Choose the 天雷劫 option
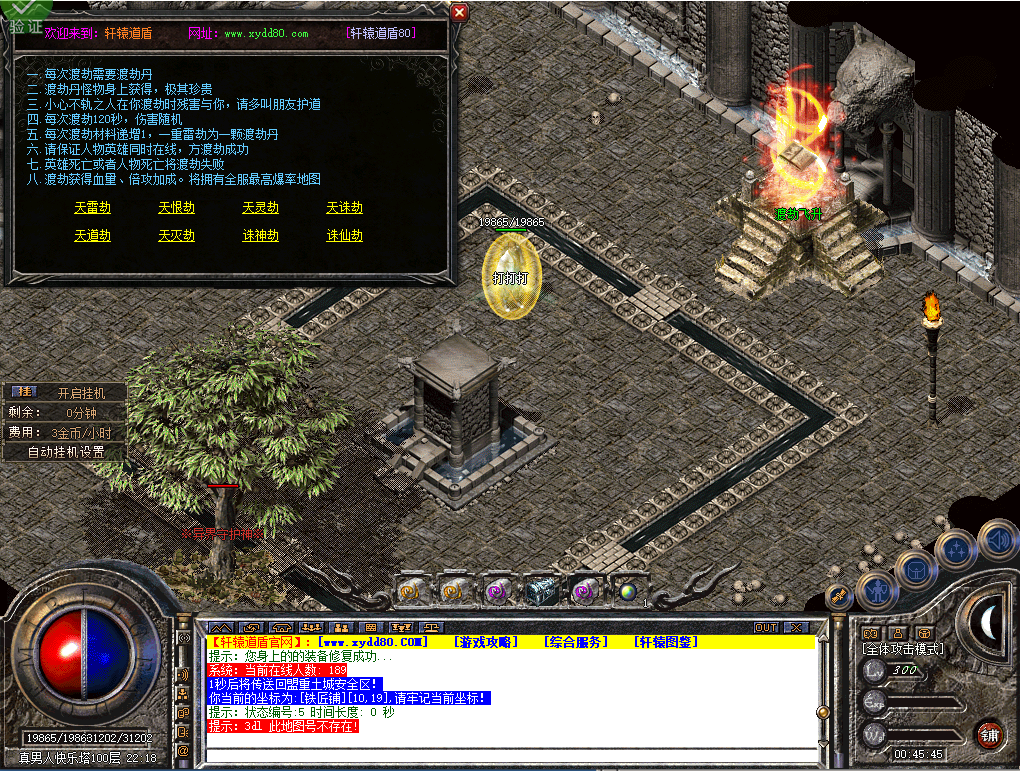Screen dimensions: 1020x771 pos(92,208)
